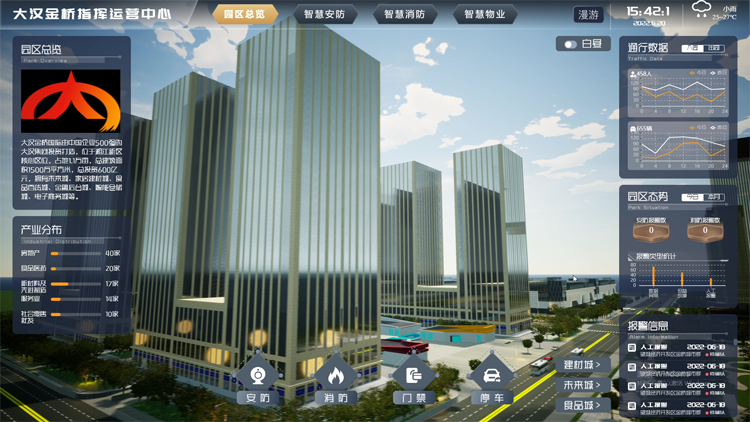Activate the 停车 parking icon button
Image resolution: width=750 pixels, height=422 pixels.
coord(491,378)
